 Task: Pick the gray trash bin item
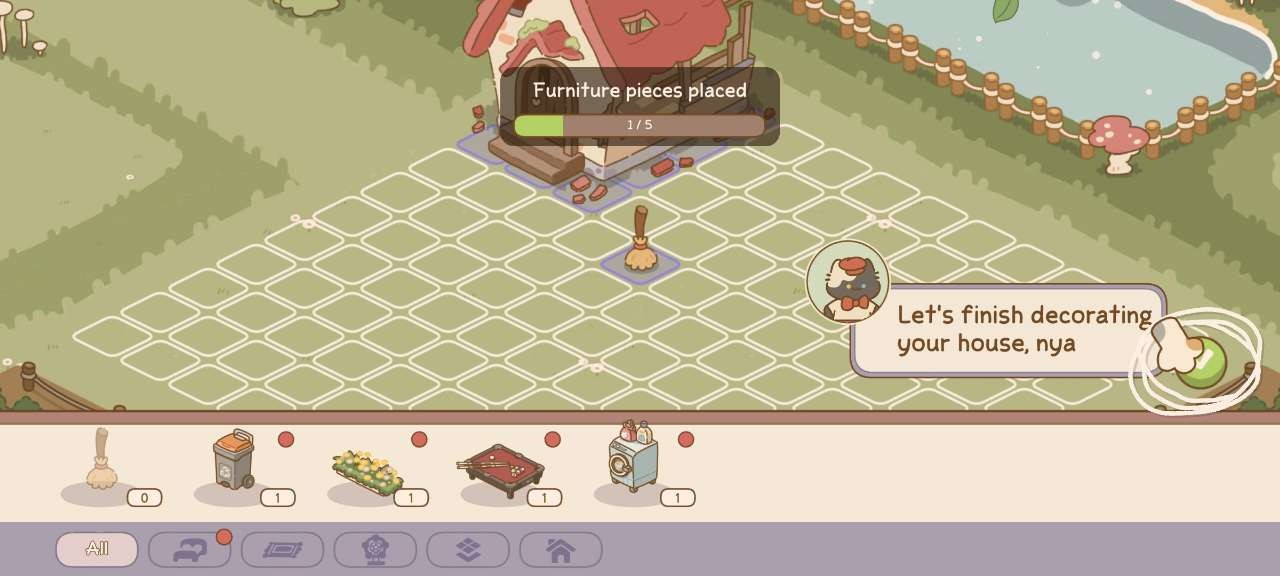[x=234, y=461]
